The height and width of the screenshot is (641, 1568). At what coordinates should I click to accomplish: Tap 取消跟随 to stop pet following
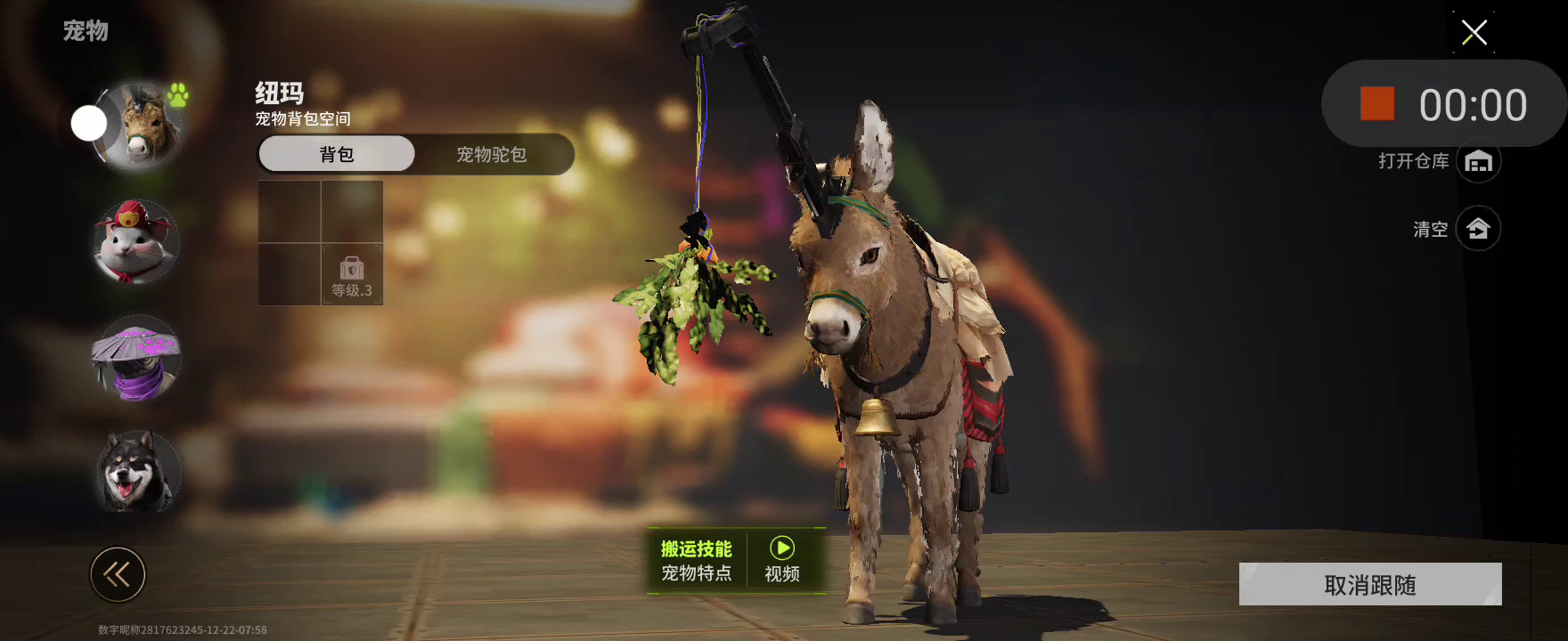click(x=1369, y=584)
